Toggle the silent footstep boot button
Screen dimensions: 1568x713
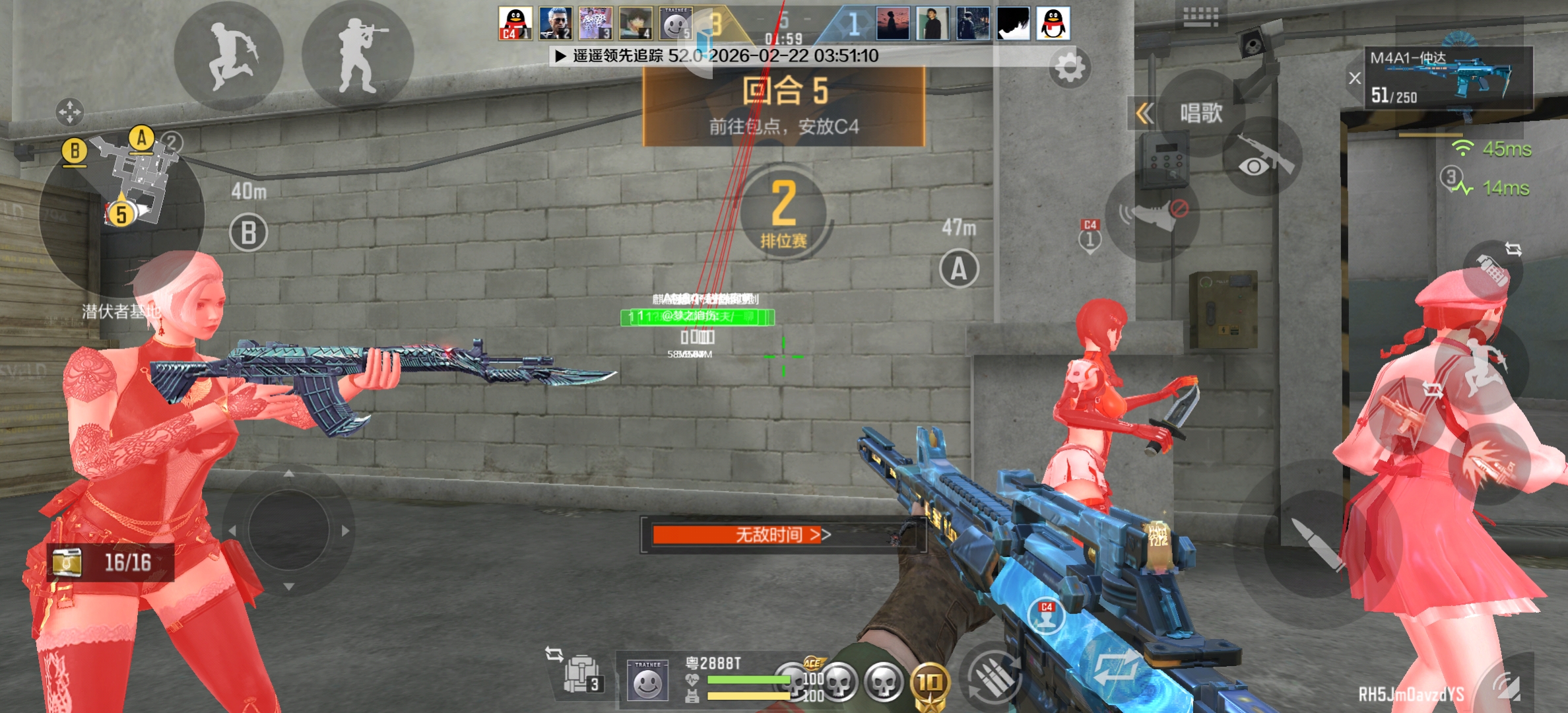point(1153,215)
